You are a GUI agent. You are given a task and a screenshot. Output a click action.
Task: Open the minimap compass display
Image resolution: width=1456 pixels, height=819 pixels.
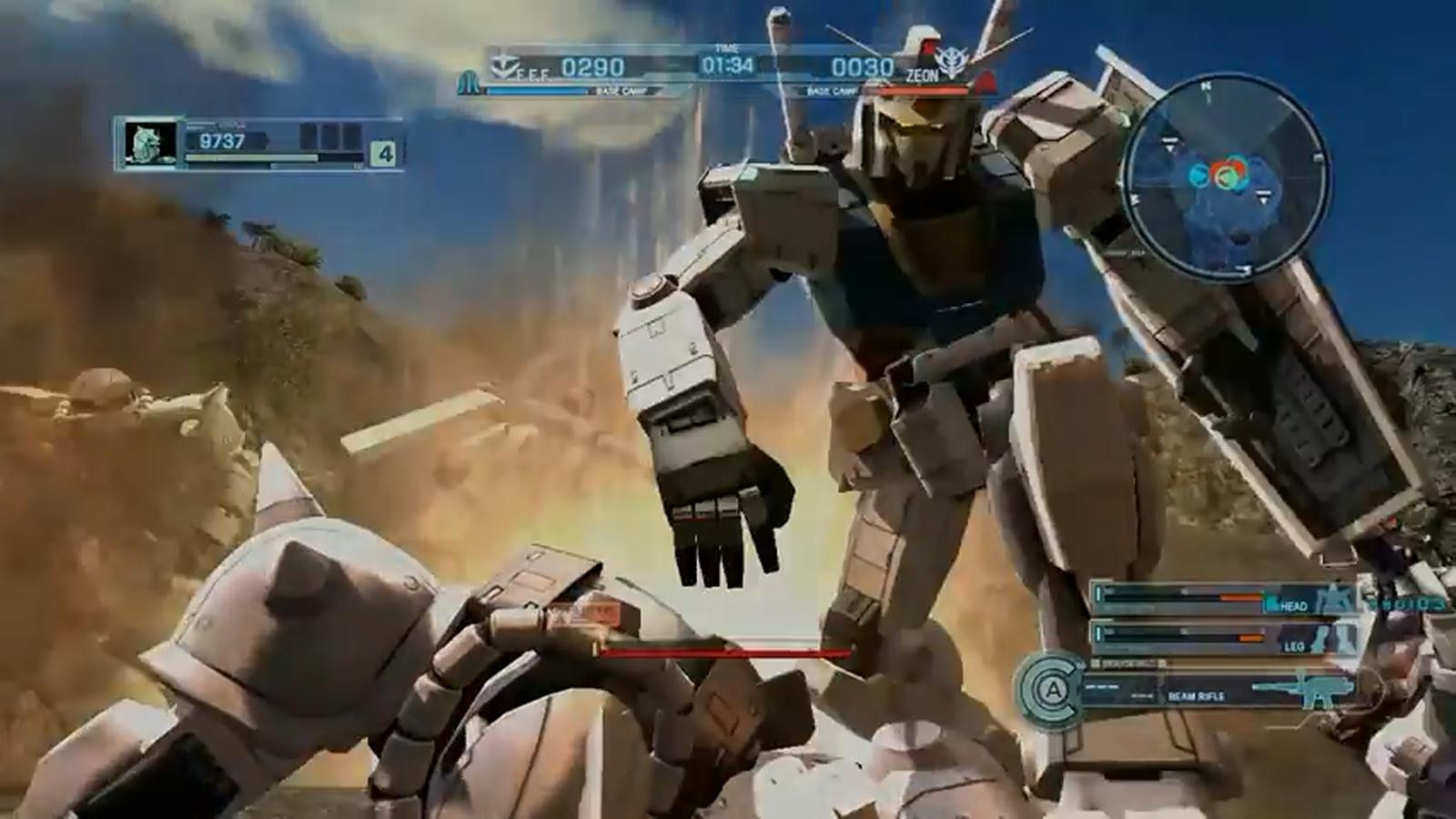(1213, 182)
